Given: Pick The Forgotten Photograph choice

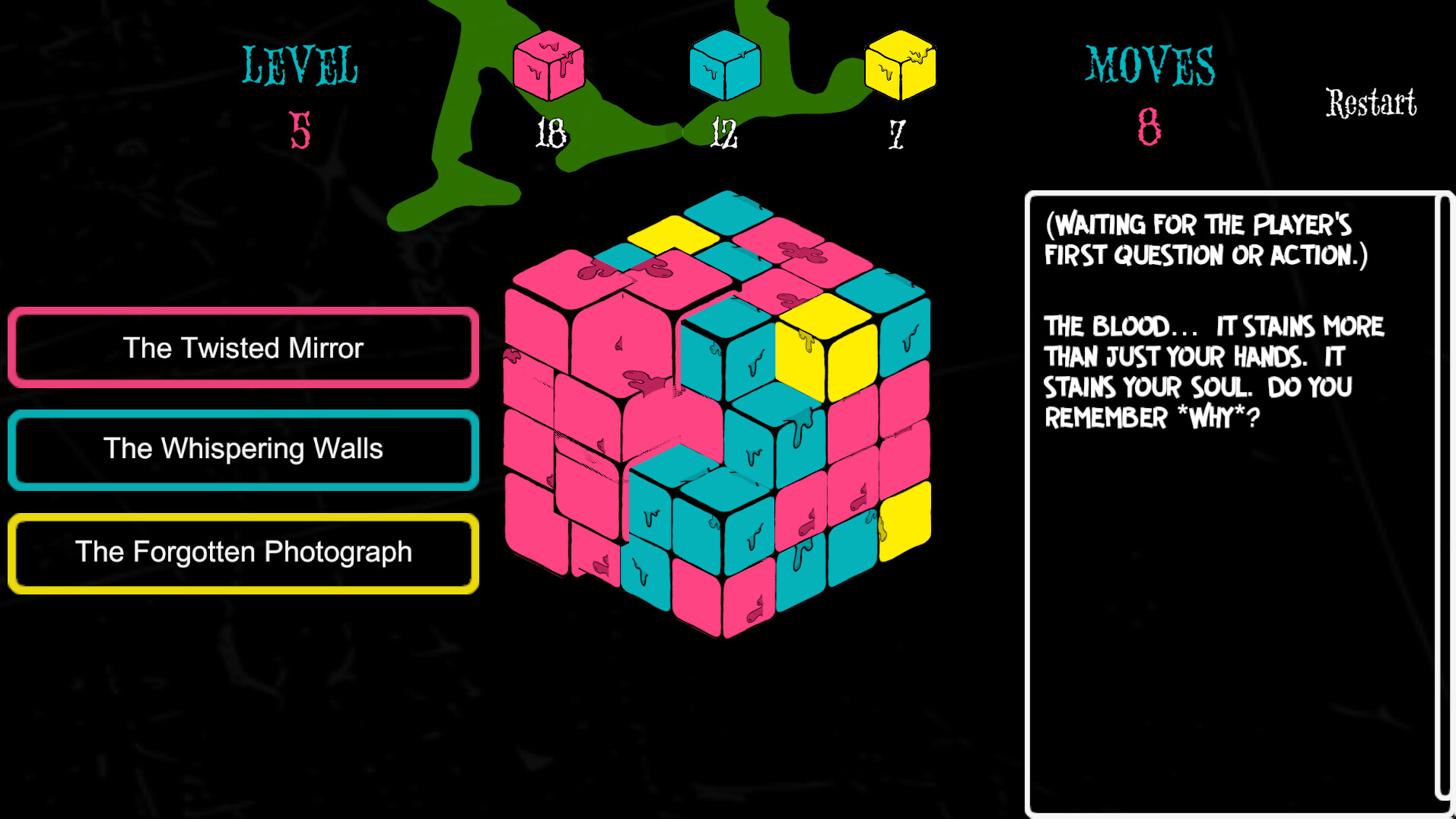Looking at the screenshot, I should coord(243,553).
